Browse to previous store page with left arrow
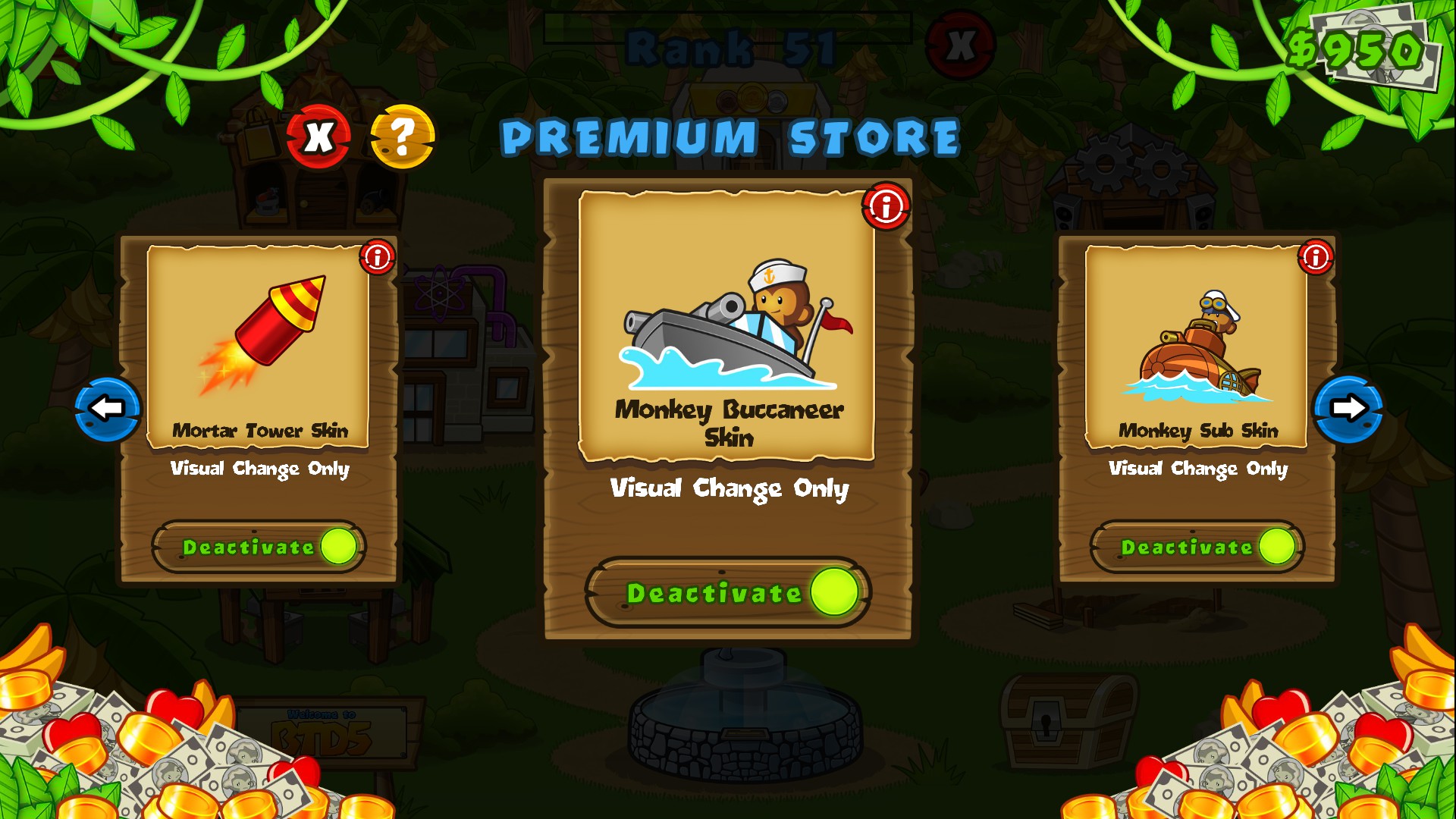Viewport: 1456px width, 819px height. click(107, 408)
